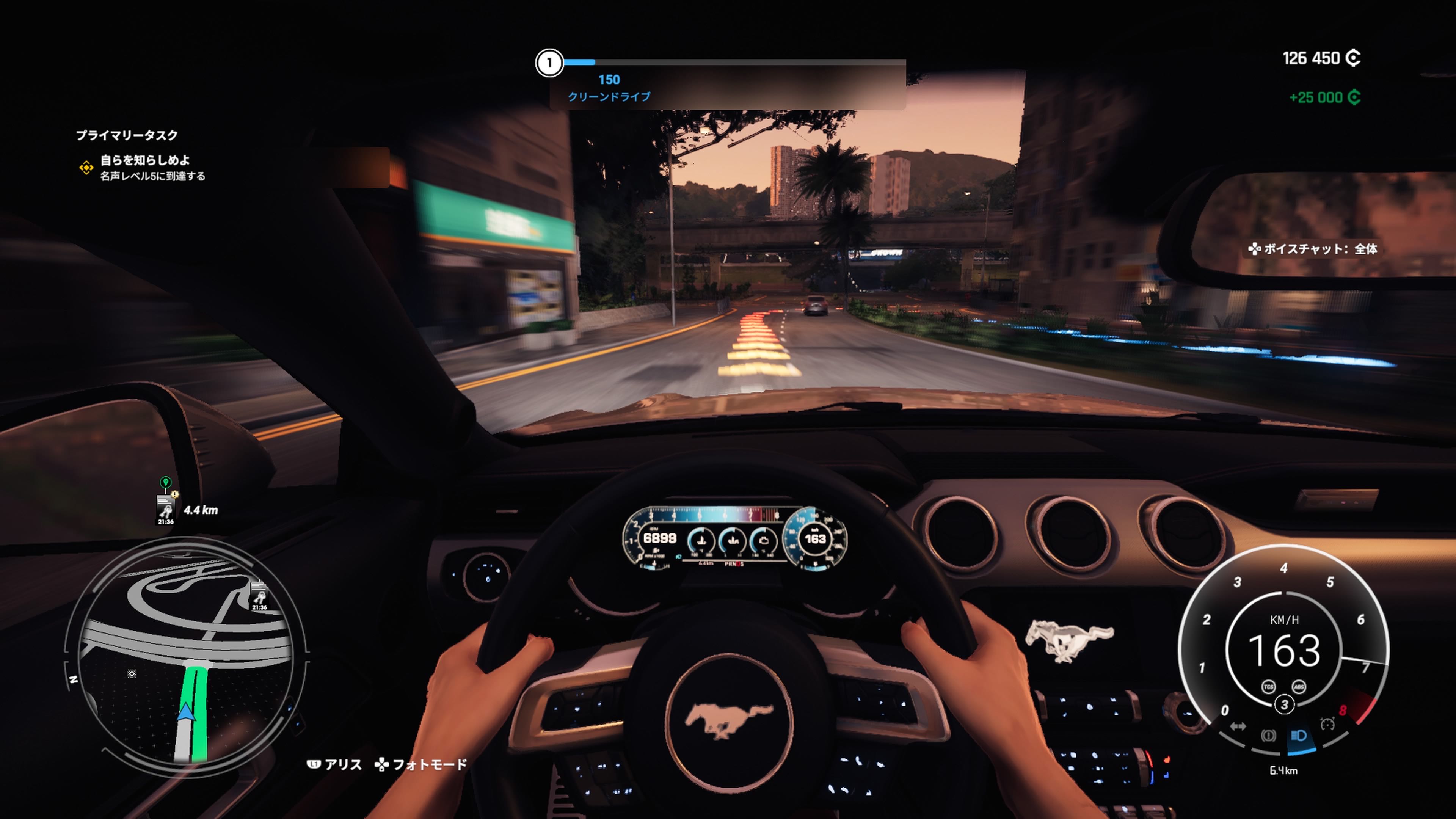Viewport: 1456px width, 819px height.
Task: Click the parking brake warning icon
Action: [1268, 735]
